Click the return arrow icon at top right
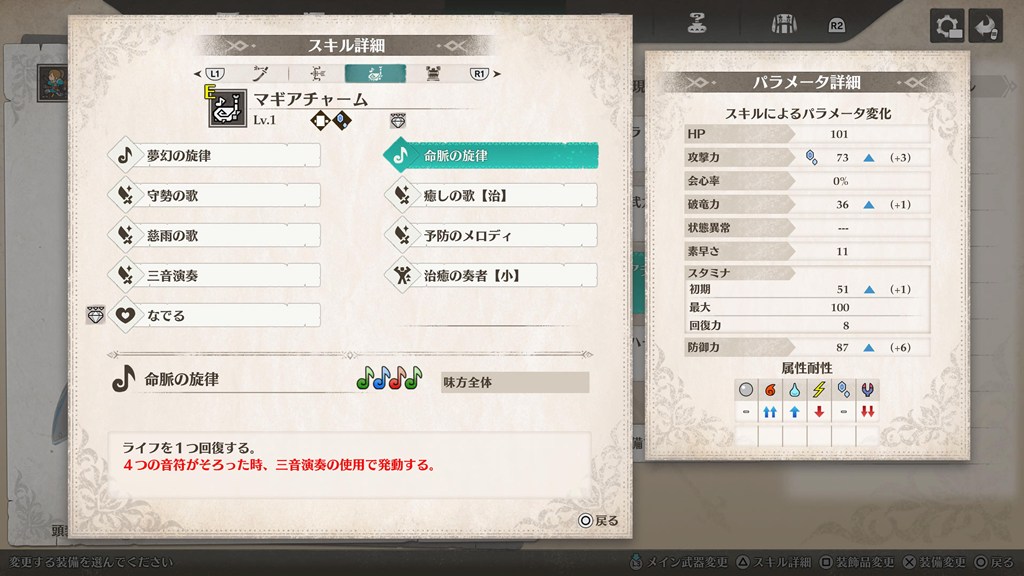 (987, 26)
